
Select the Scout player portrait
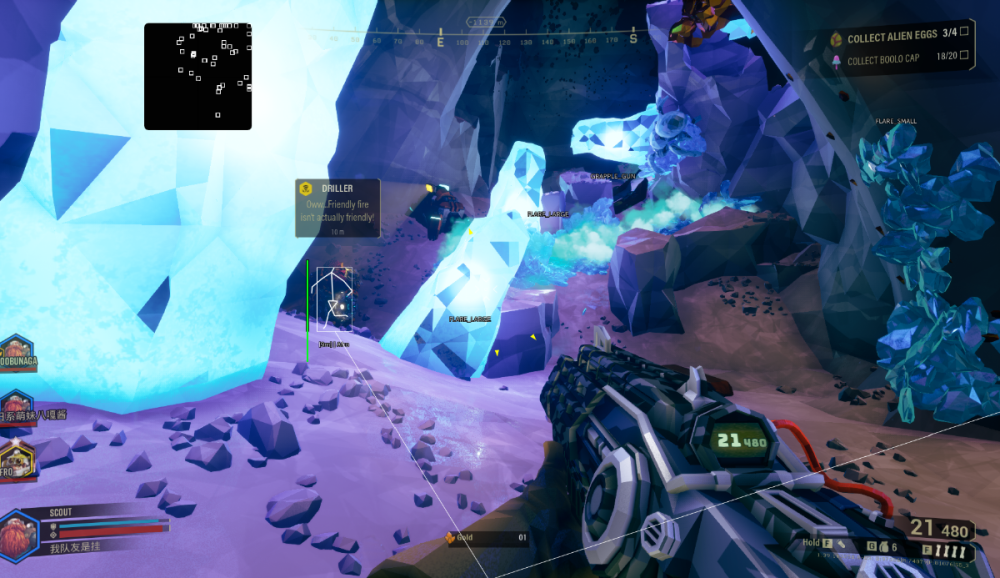[x=18, y=530]
